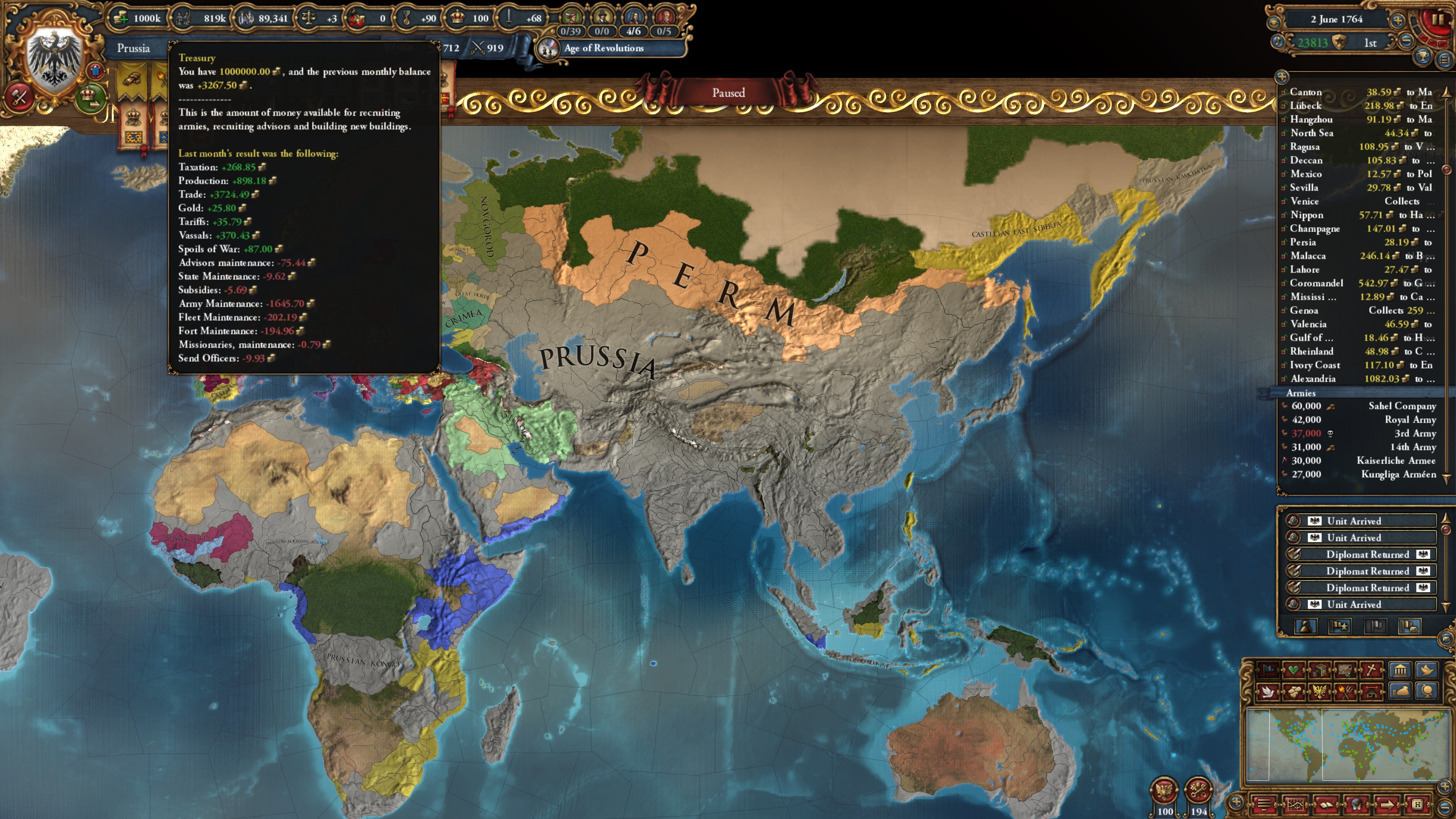The height and width of the screenshot is (819, 1456).
Task: Click the Age of Revolutions icon
Action: pos(548,48)
